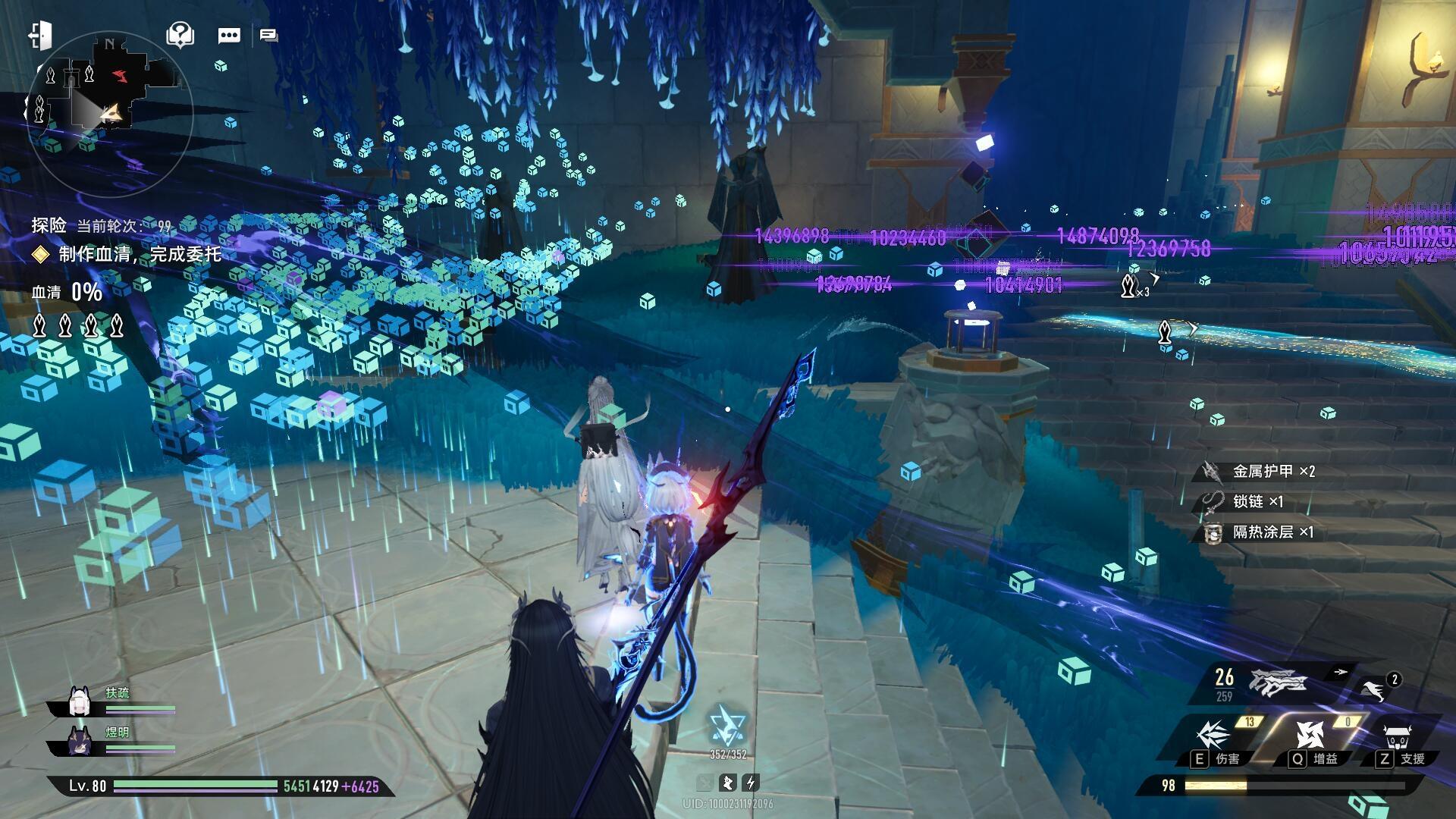The height and width of the screenshot is (819, 1456).
Task: Open the chat speech bubble with dots
Action: [229, 36]
